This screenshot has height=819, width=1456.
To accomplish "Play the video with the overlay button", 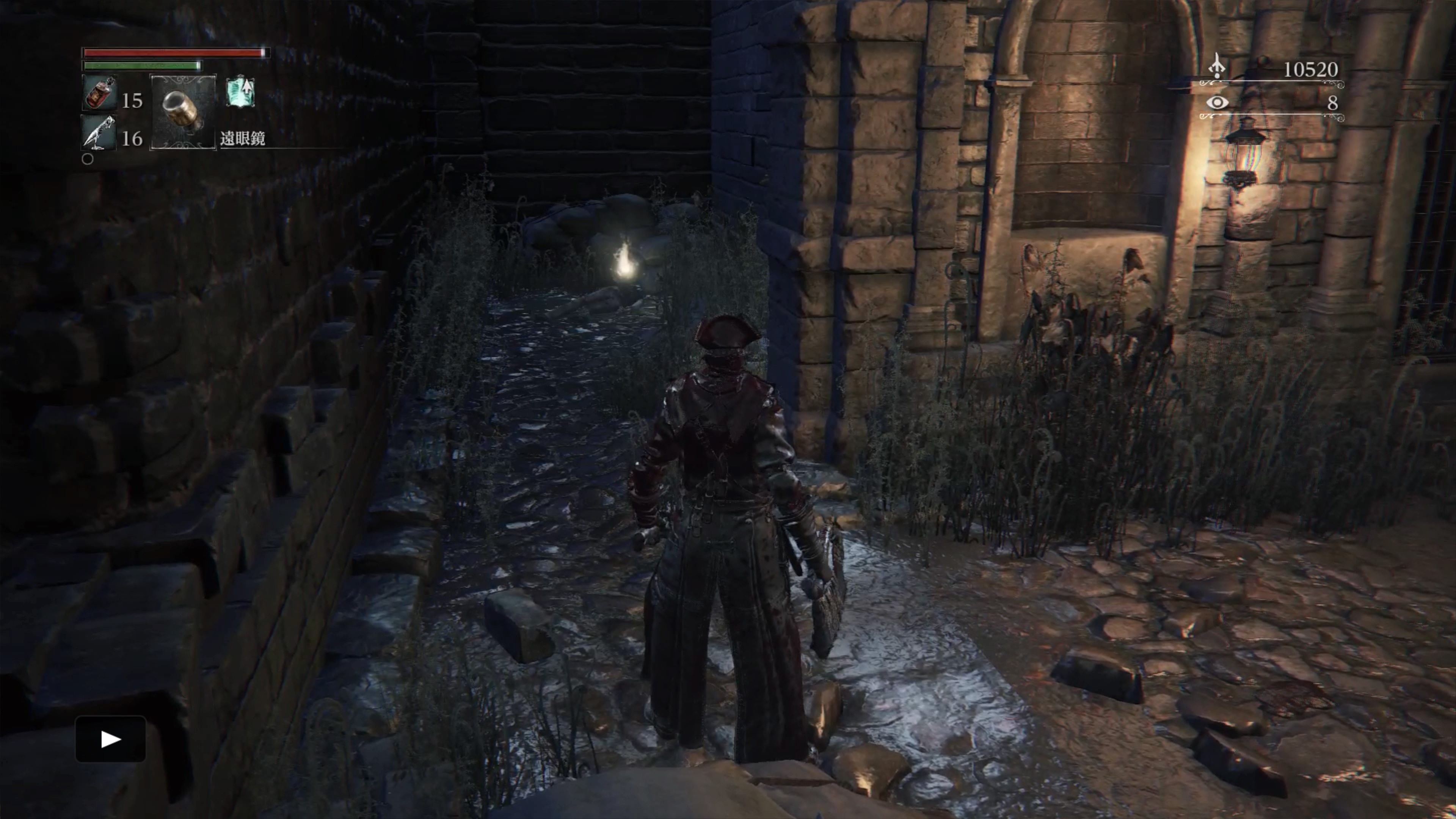I will click(x=111, y=739).
